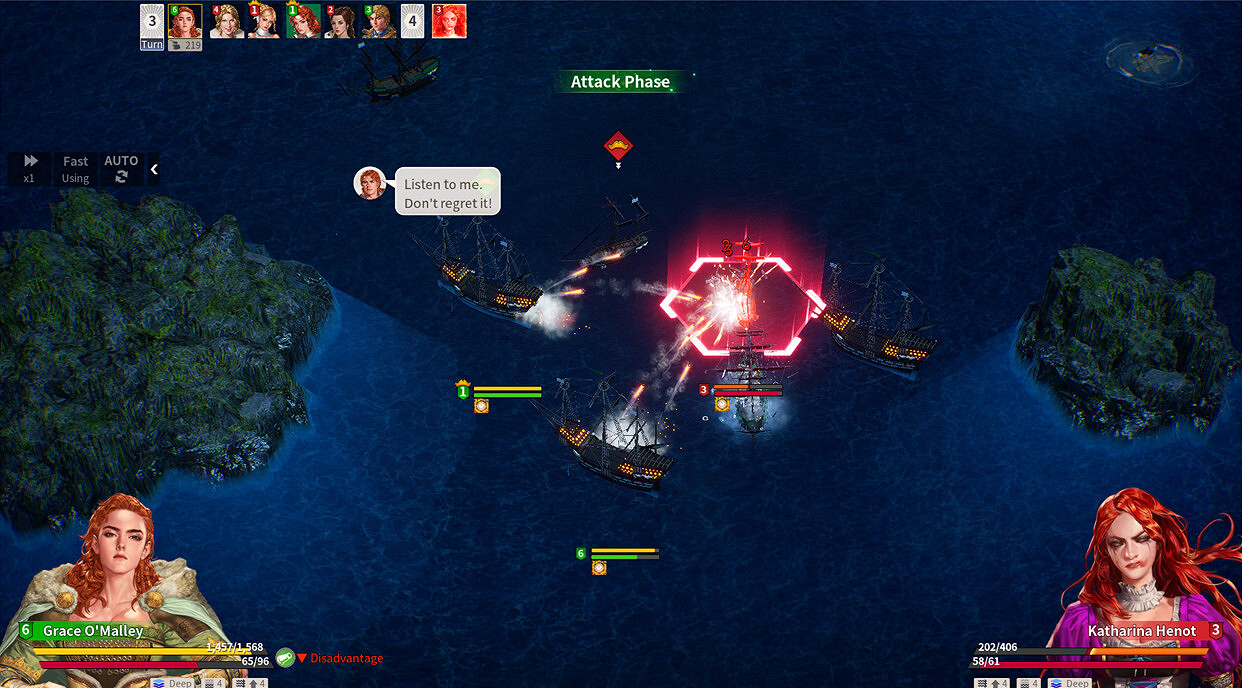Select the level 4 blonde portrait in turn order

click(x=227, y=22)
